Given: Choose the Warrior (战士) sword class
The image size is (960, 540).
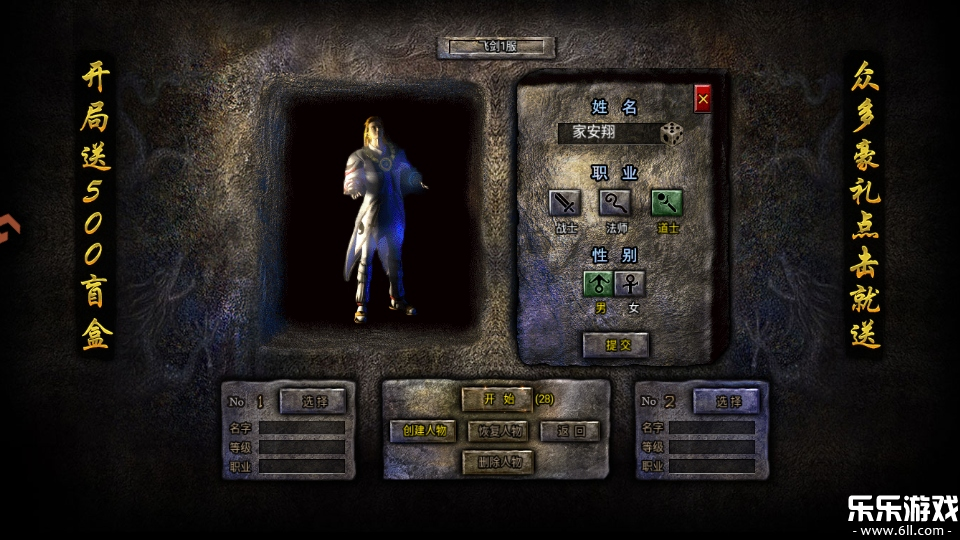Looking at the screenshot, I should click(x=565, y=203).
